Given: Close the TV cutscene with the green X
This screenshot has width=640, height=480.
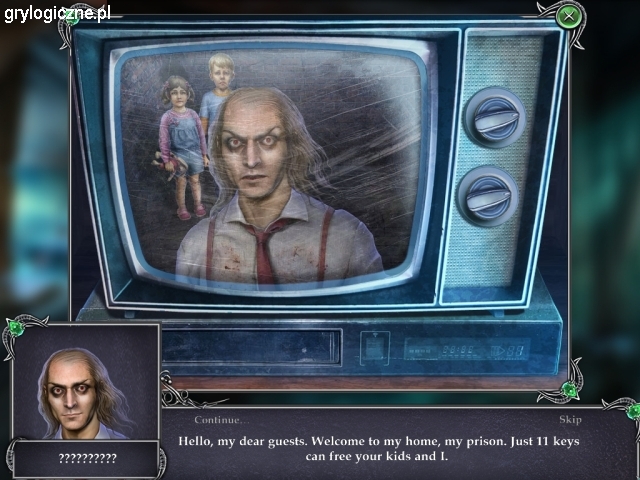Looking at the screenshot, I should coord(569,15).
